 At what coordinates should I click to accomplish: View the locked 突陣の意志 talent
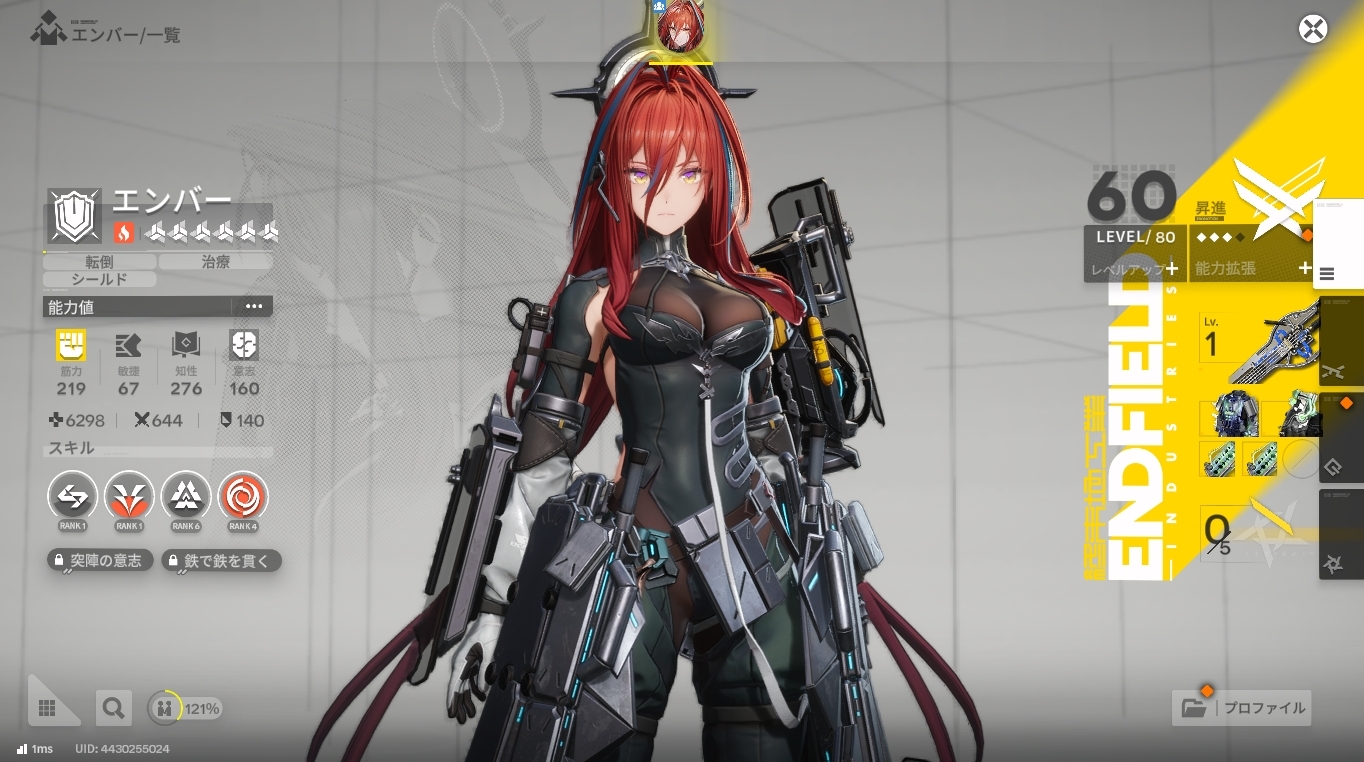point(101,561)
